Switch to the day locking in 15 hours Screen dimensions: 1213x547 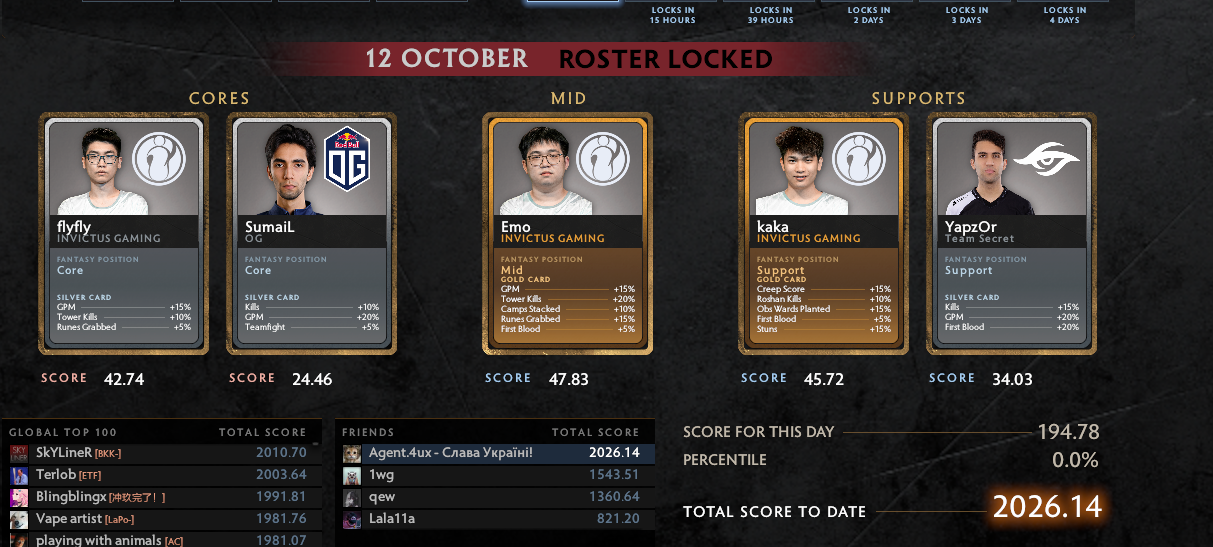click(673, 14)
